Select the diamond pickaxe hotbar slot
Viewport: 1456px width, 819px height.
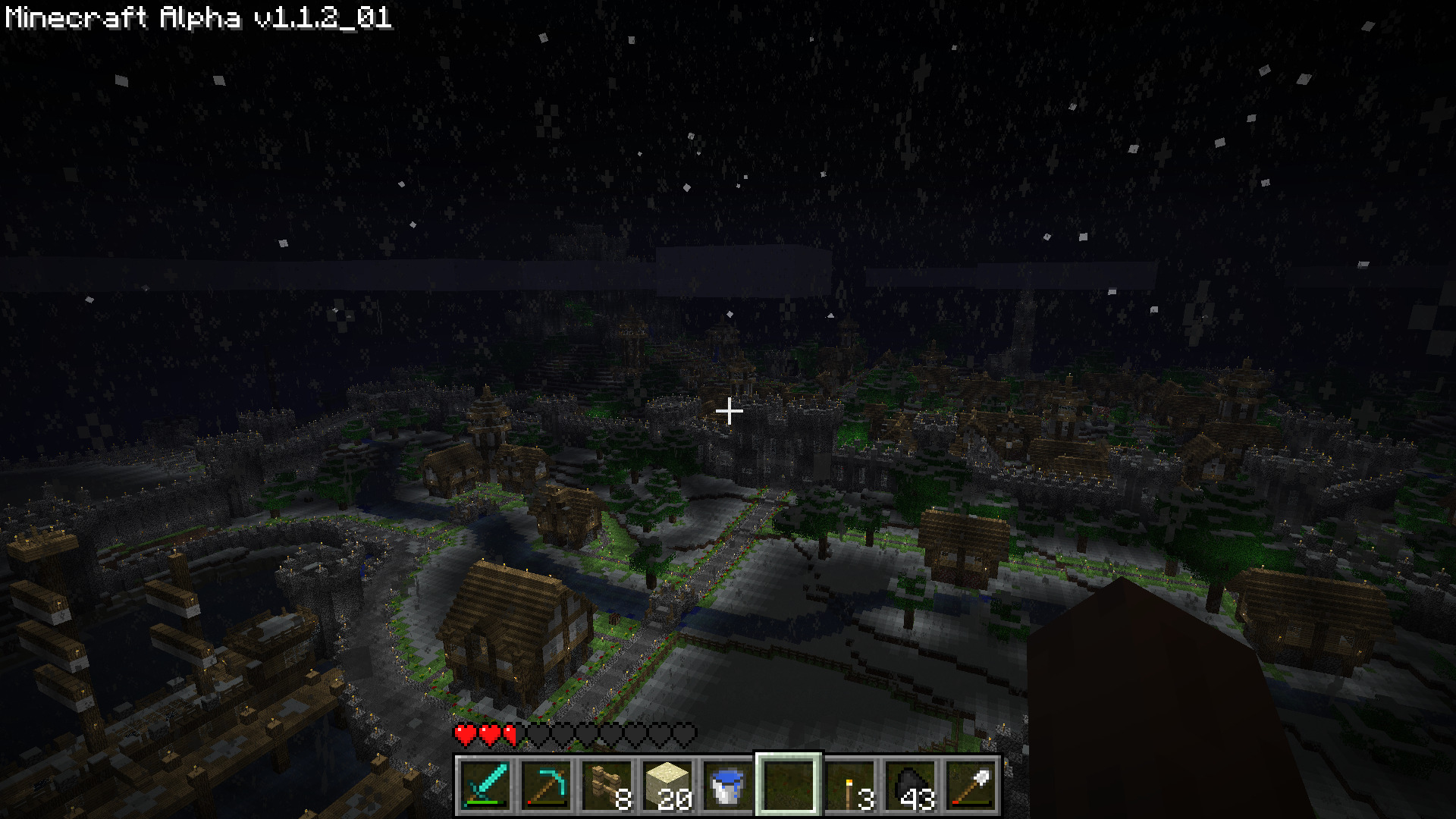tap(546, 785)
